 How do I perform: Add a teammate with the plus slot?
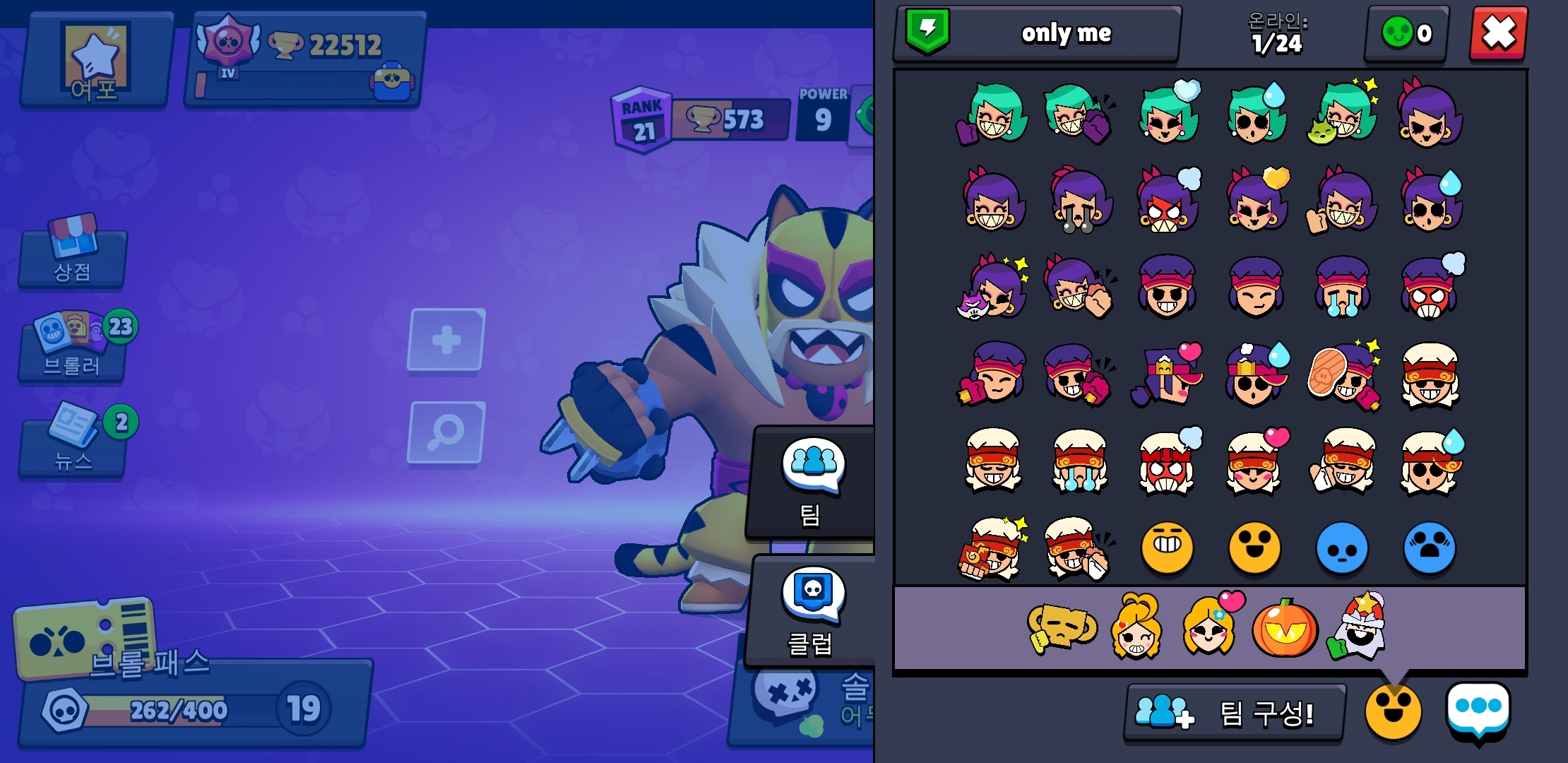click(x=446, y=340)
